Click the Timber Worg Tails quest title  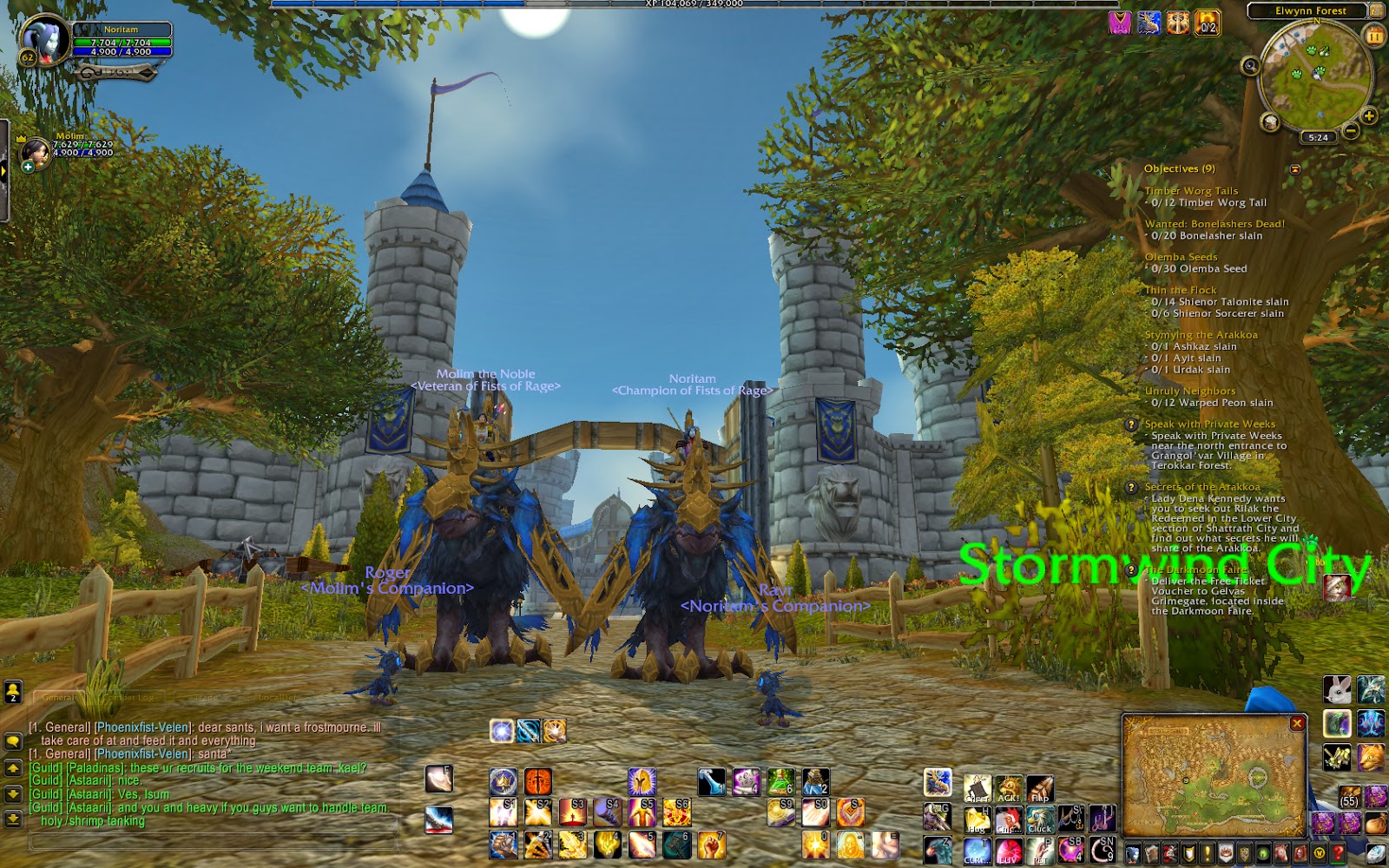(x=1191, y=190)
